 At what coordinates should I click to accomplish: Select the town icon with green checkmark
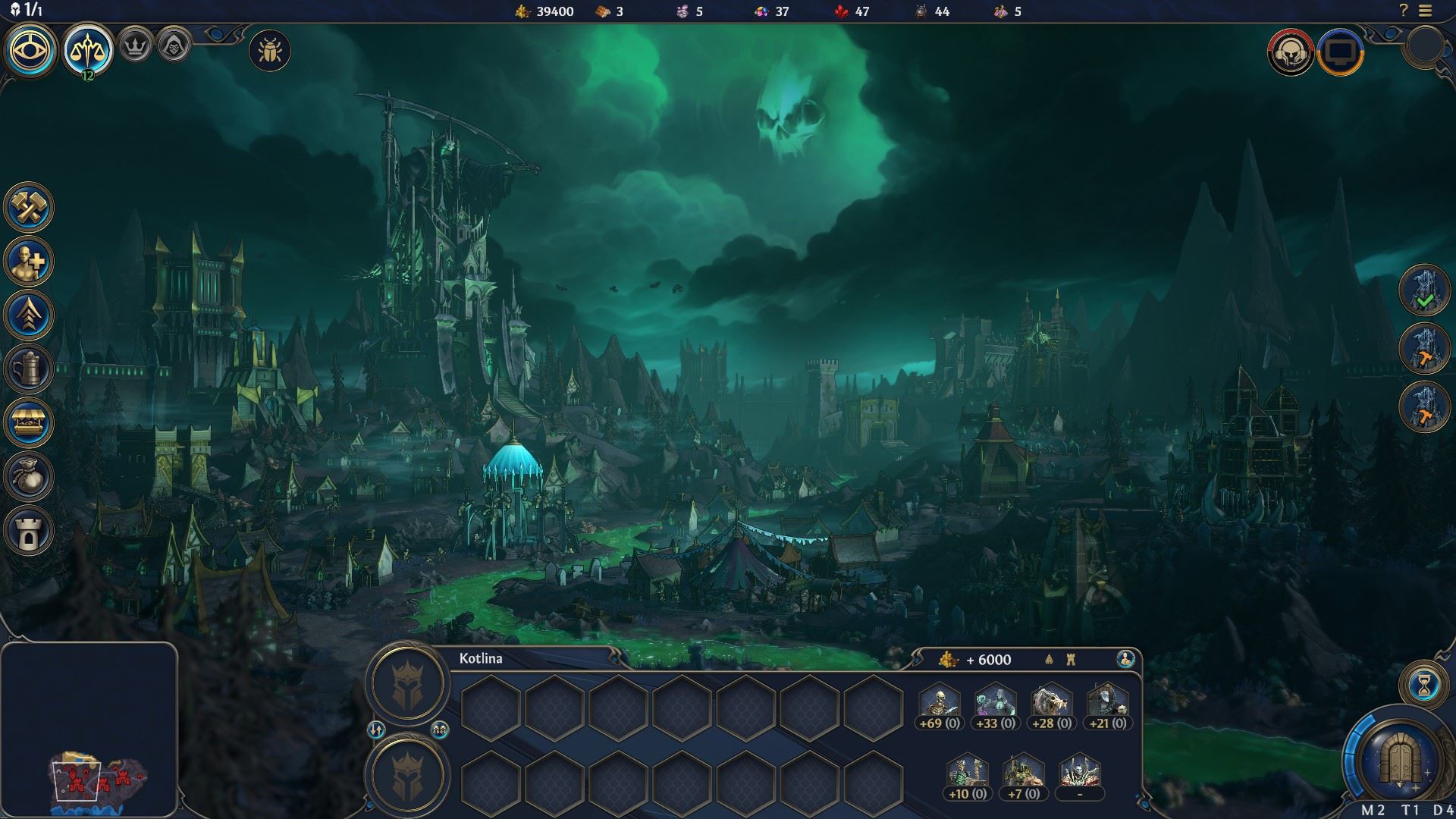pos(1424,289)
